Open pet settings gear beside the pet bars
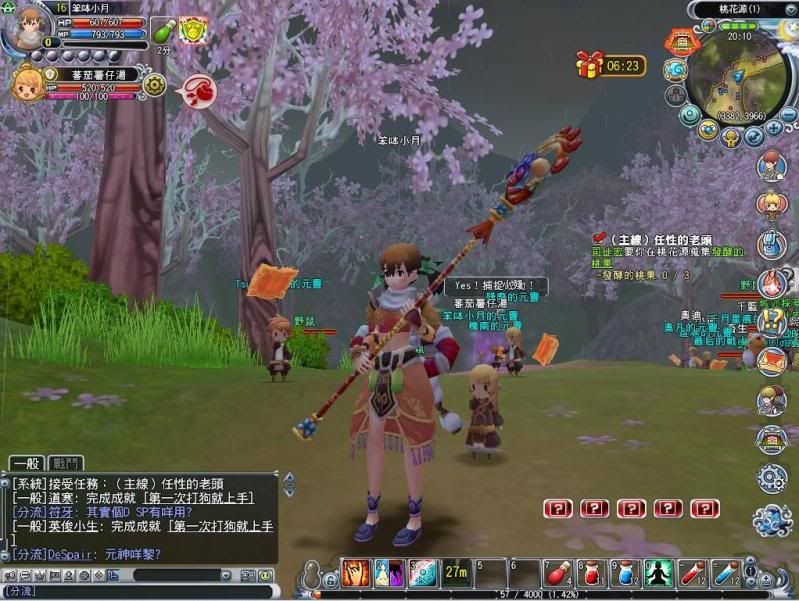799x601 pixels. click(x=154, y=85)
